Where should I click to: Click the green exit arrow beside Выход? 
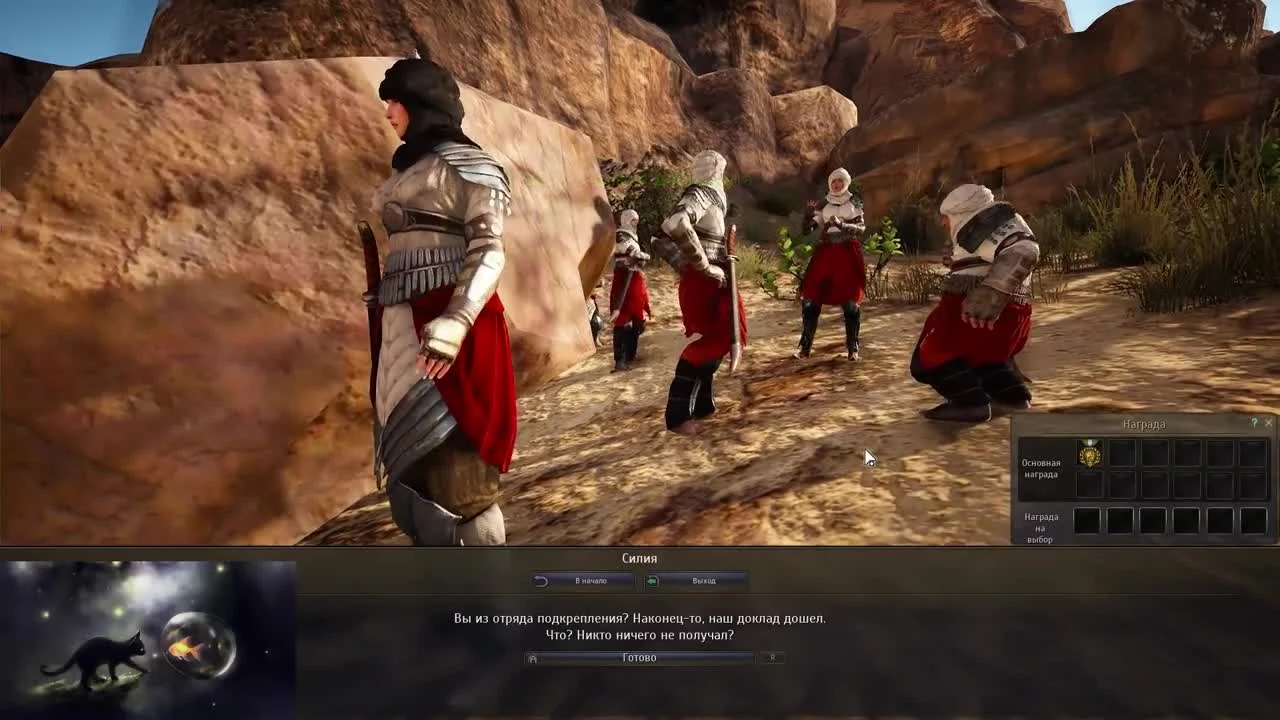point(651,580)
